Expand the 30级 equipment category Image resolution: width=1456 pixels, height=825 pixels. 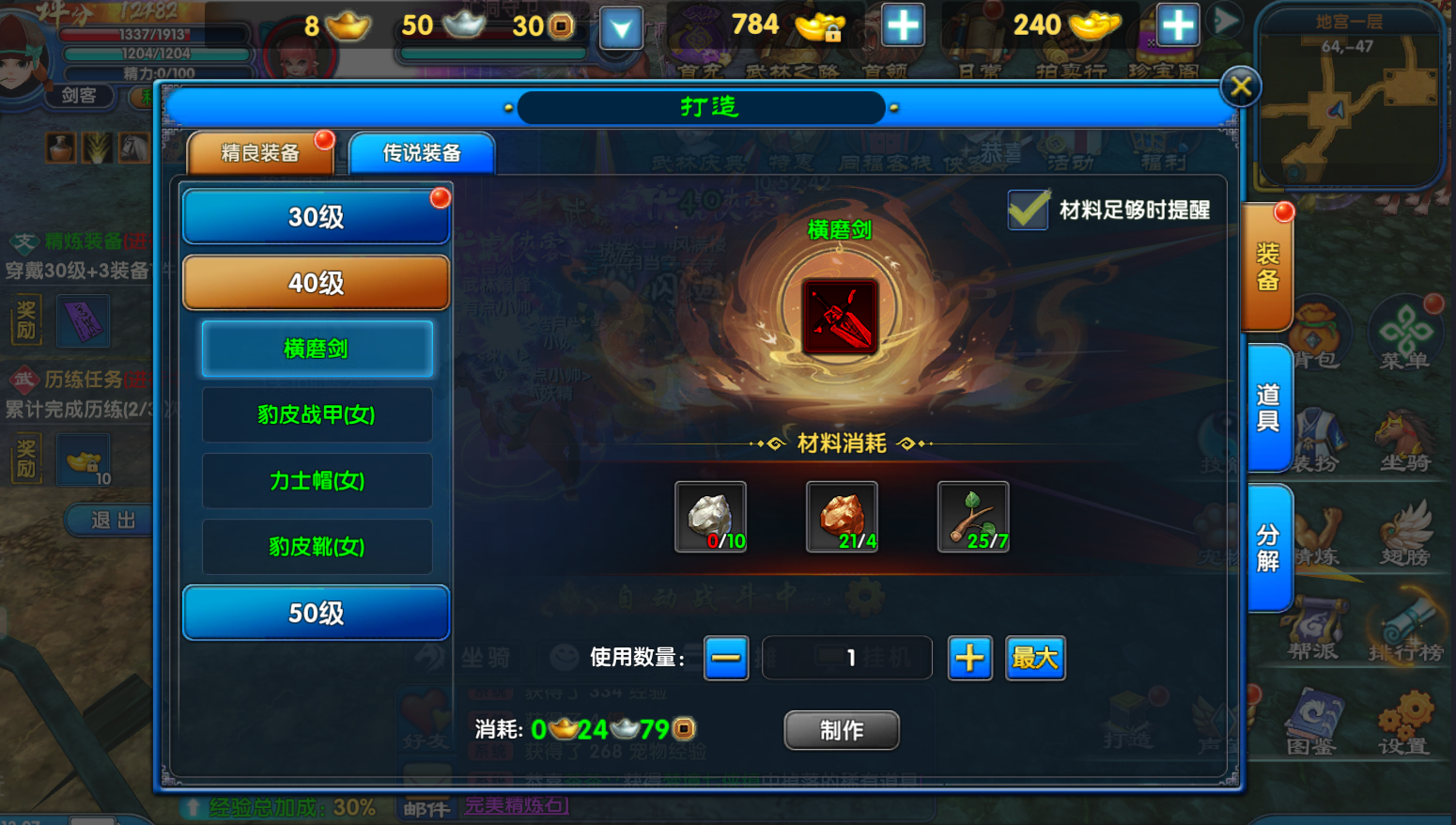316,217
